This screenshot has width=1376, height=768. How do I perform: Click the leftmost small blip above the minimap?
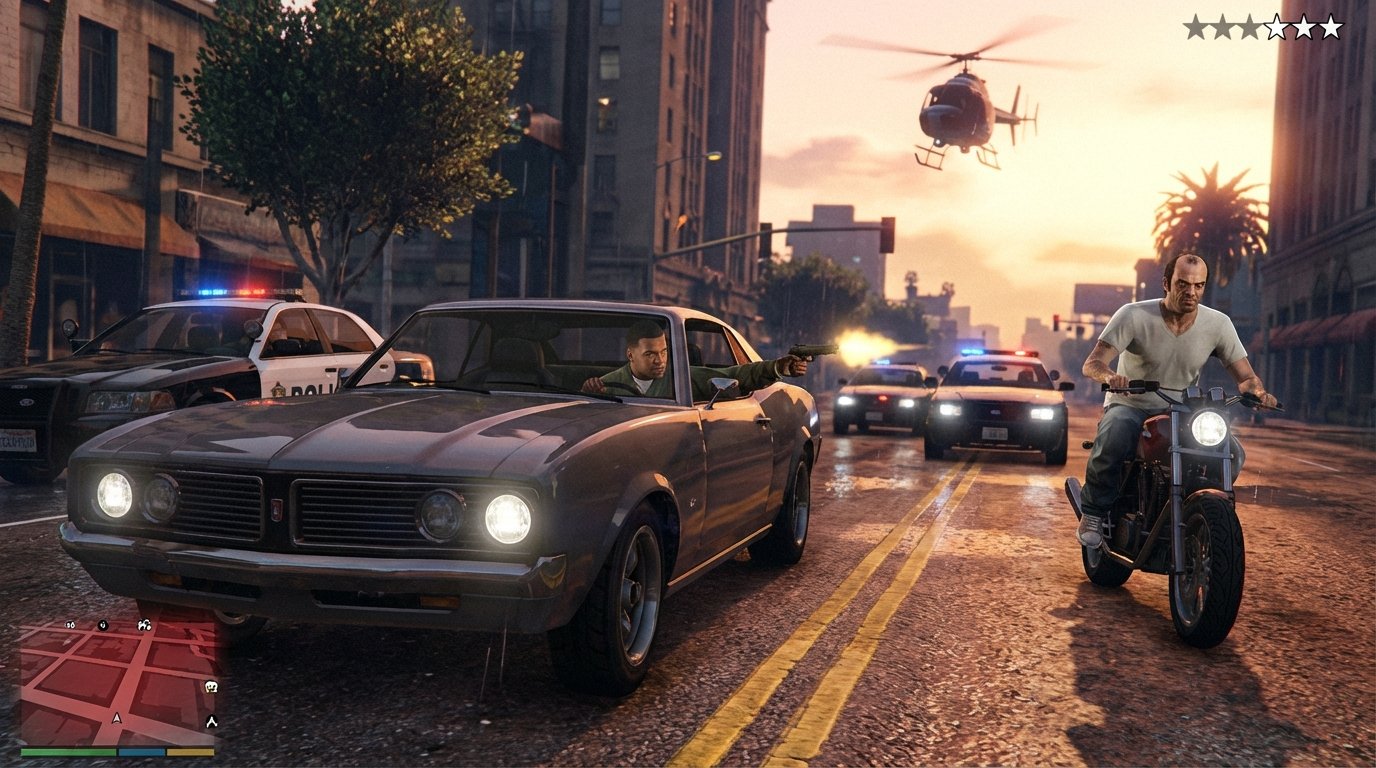click(70, 624)
